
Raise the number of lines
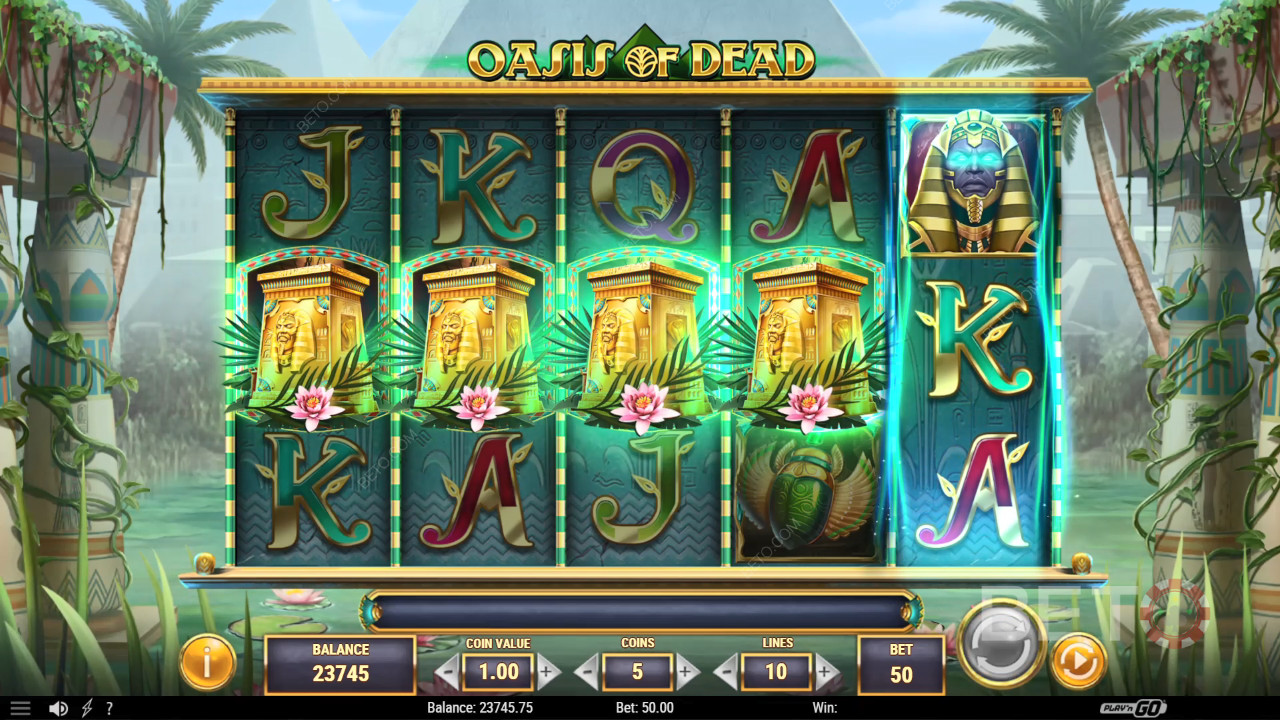(x=826, y=672)
